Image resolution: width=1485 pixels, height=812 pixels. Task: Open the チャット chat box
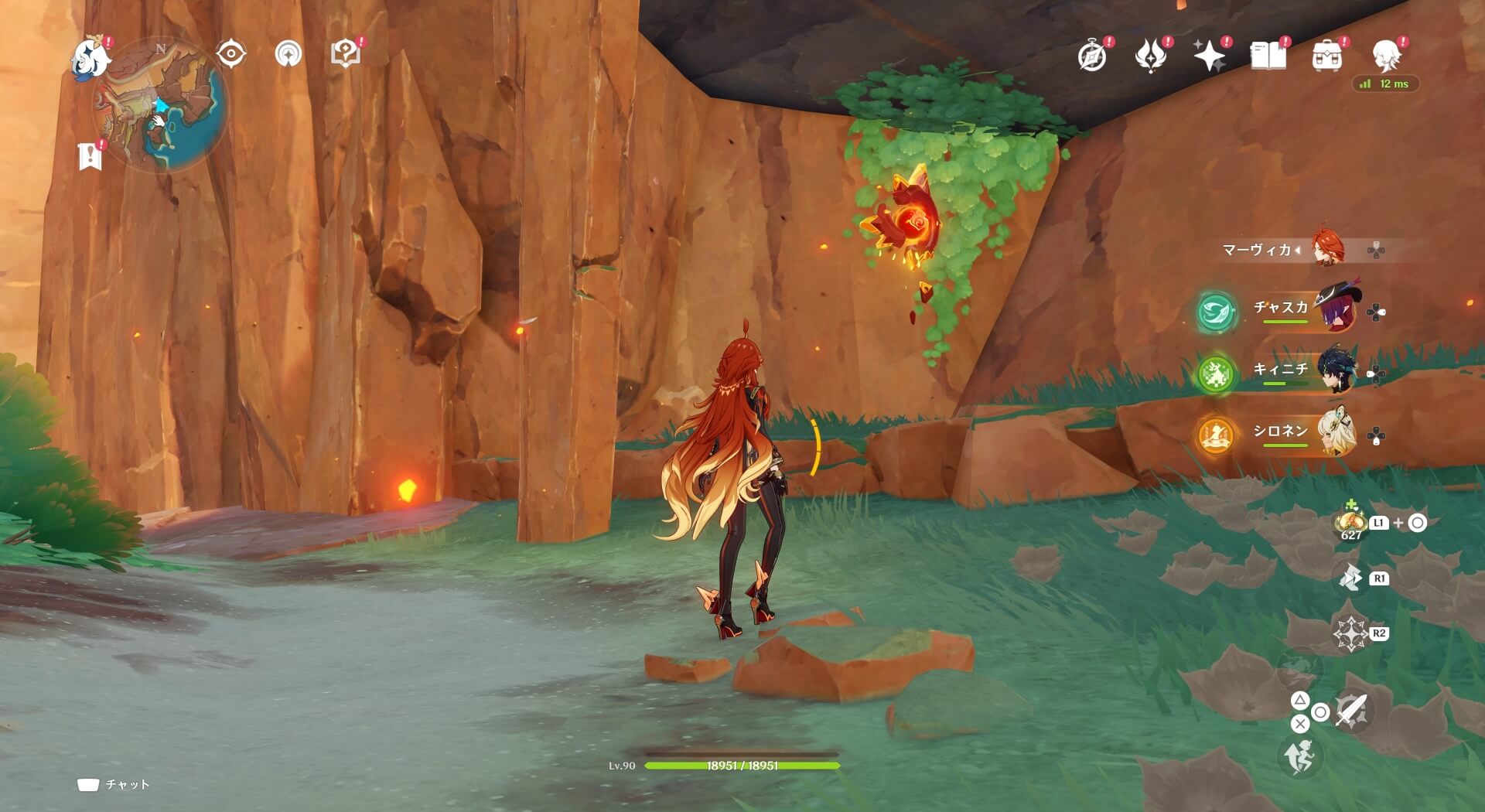click(x=114, y=785)
